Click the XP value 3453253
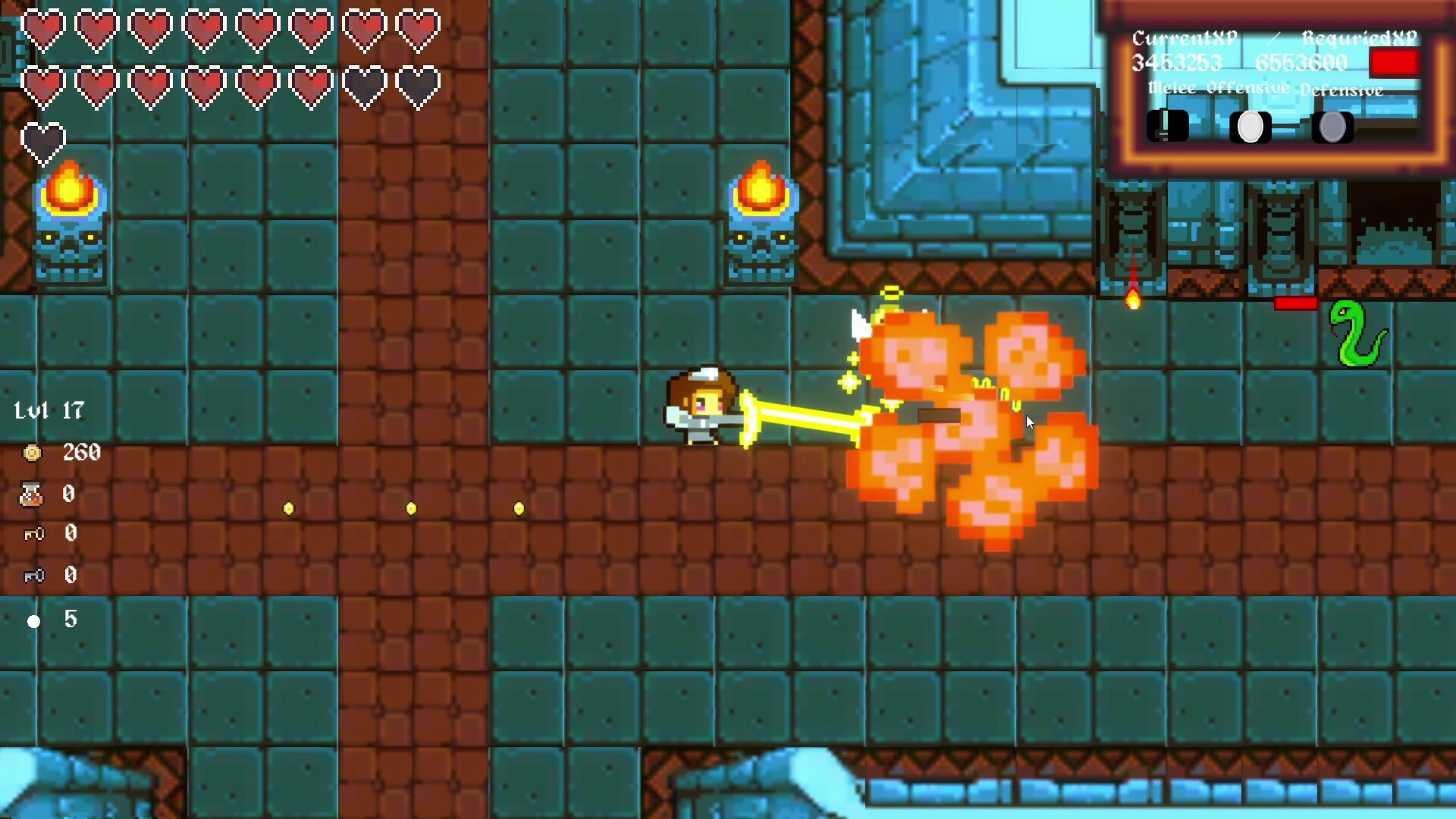This screenshot has height=819, width=1456. [x=1177, y=63]
